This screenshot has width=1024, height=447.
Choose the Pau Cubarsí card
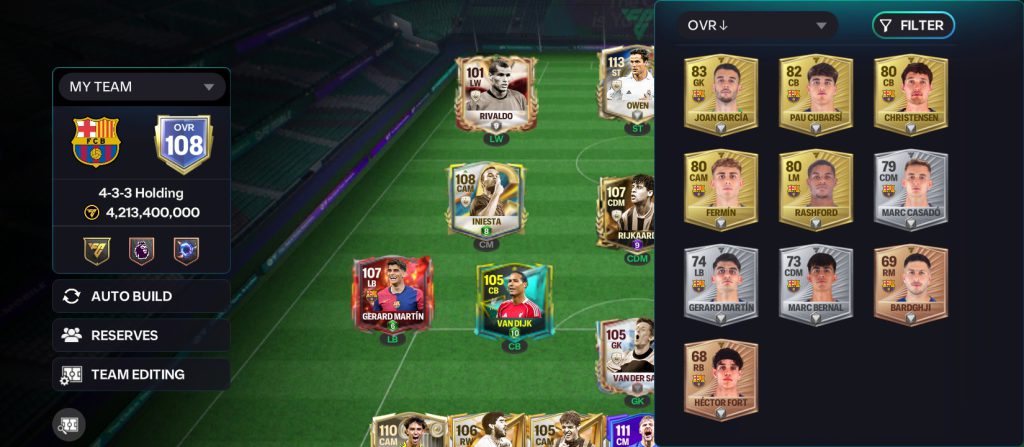click(x=816, y=93)
